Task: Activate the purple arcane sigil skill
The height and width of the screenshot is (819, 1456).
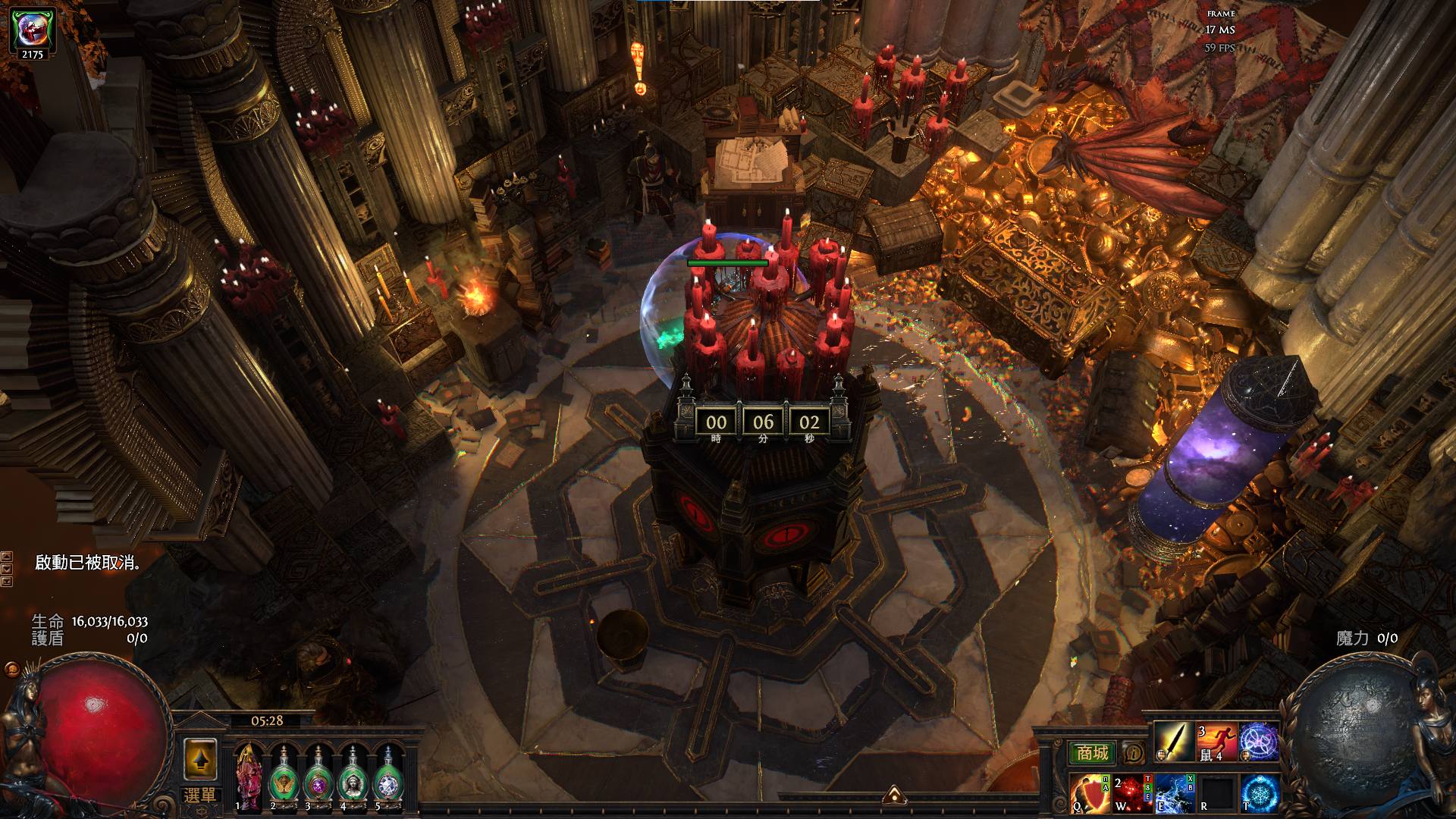Action: point(1259,742)
